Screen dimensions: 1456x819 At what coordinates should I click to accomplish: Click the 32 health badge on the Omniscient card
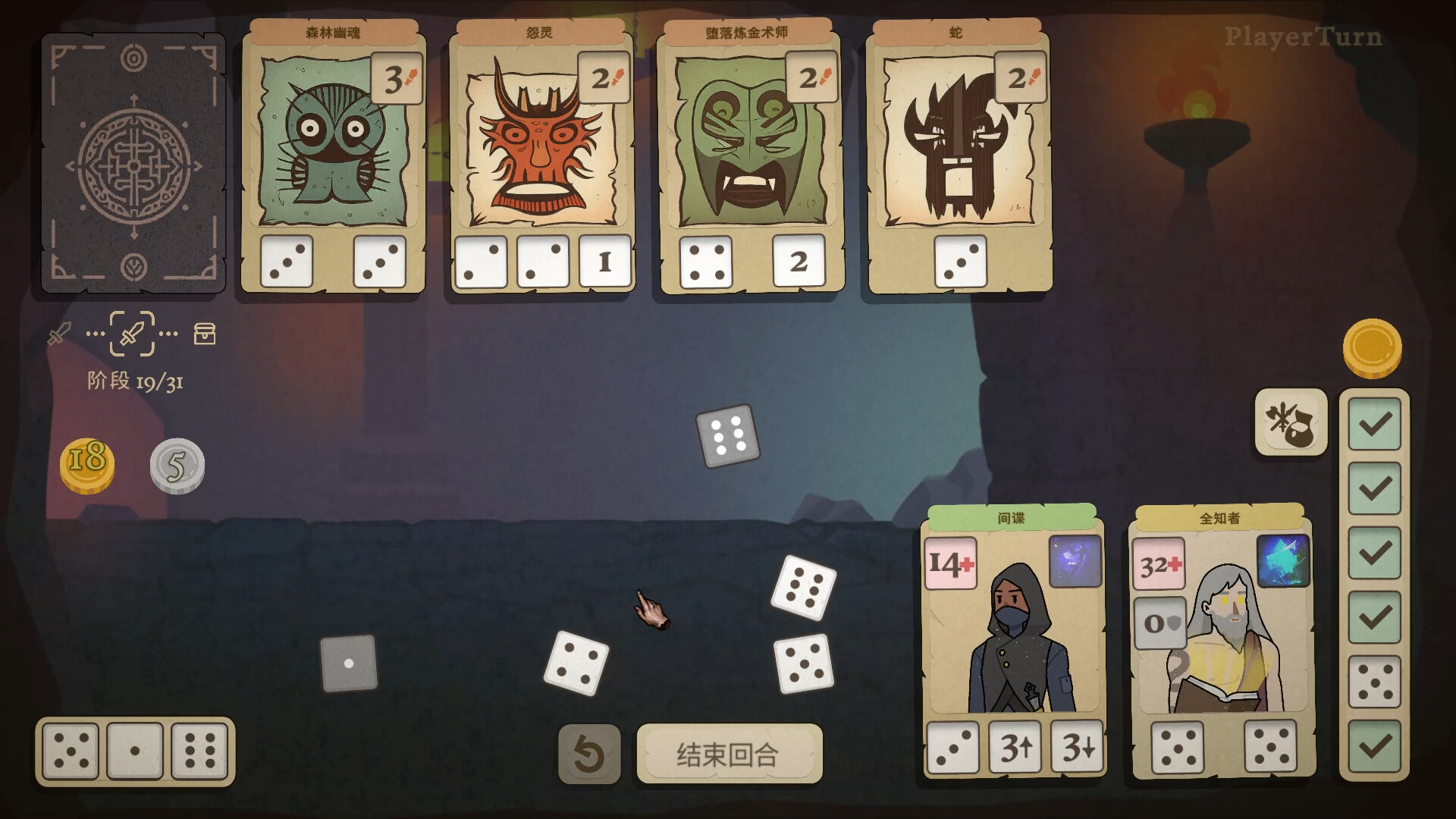coord(1160,563)
